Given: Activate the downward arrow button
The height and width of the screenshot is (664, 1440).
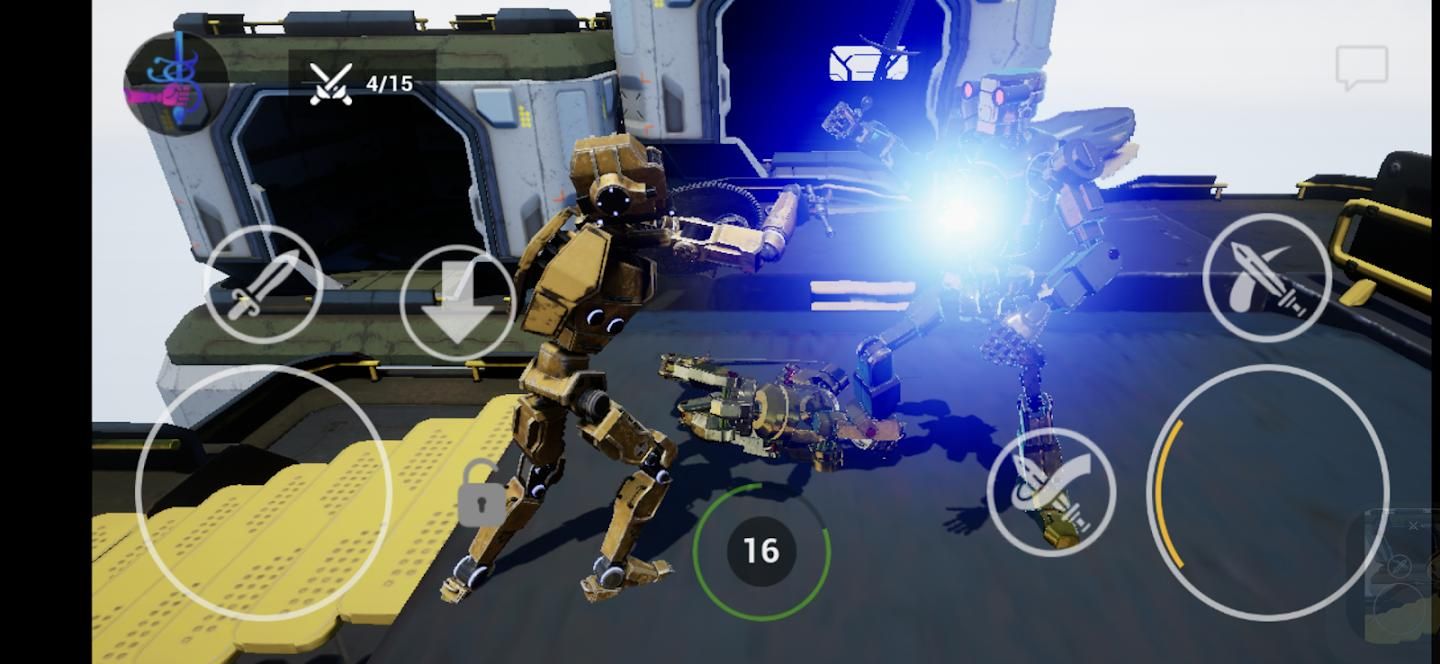Looking at the screenshot, I should click(458, 303).
